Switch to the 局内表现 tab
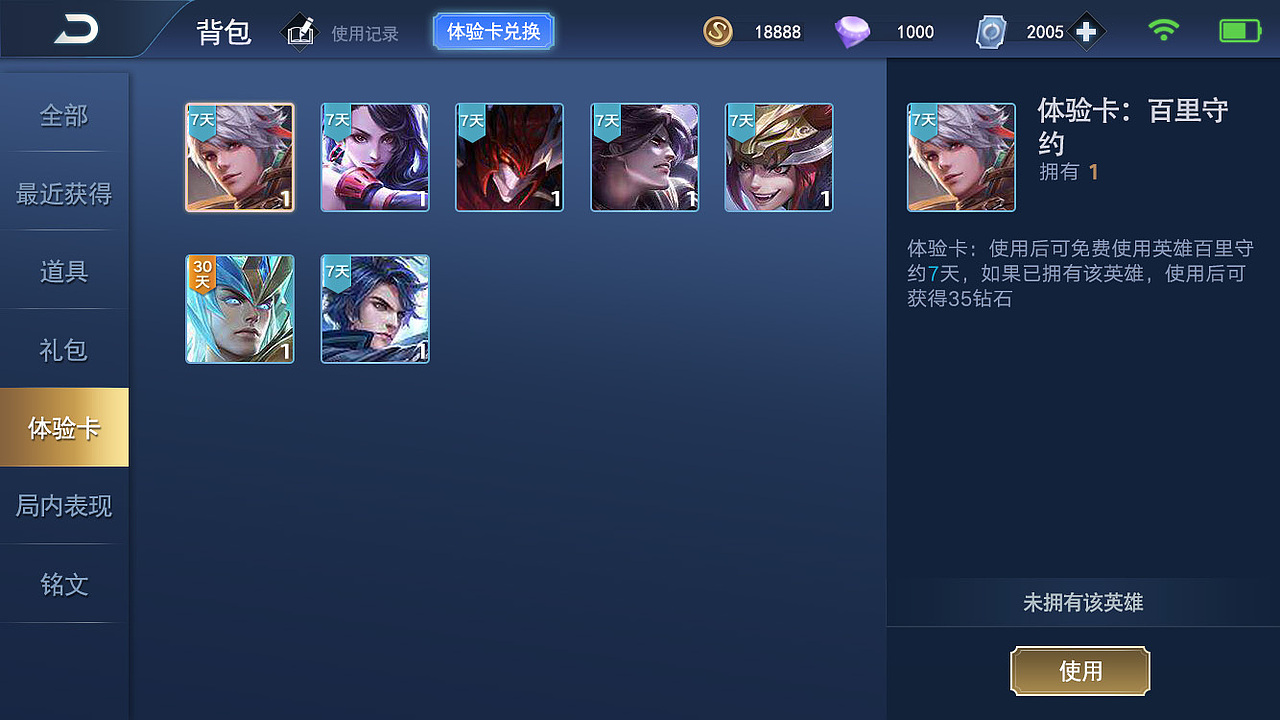 tap(64, 505)
